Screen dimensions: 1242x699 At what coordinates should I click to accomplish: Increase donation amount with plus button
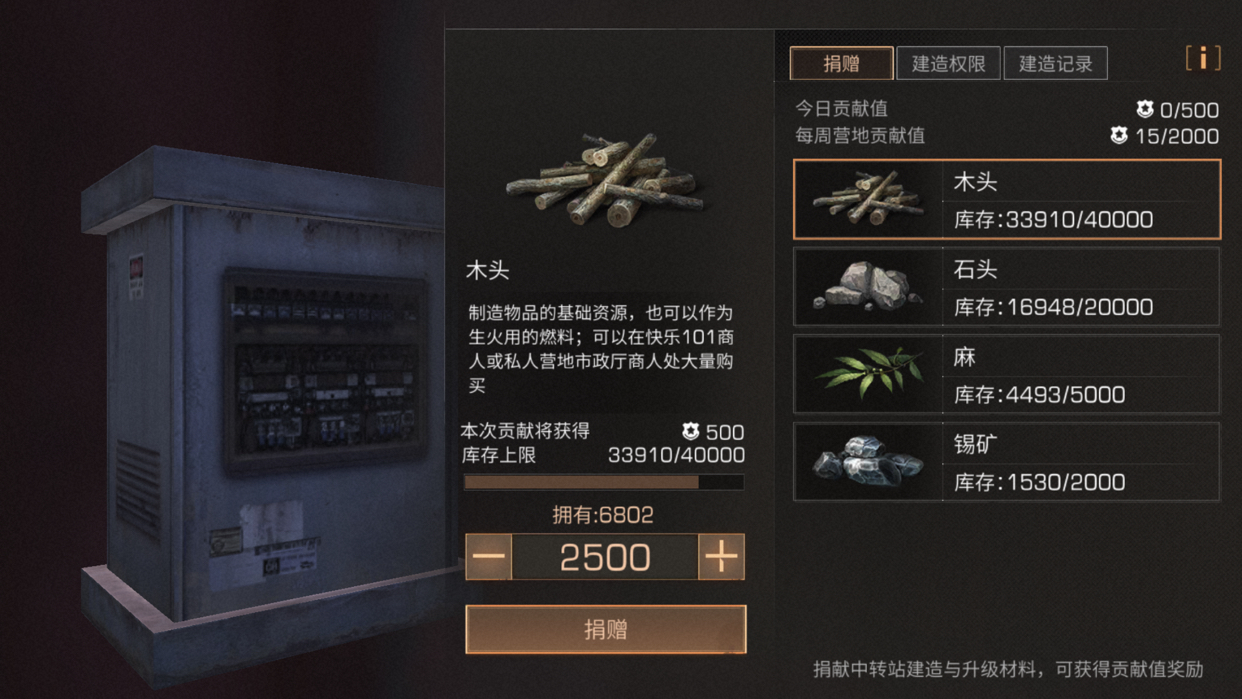[x=721, y=557]
